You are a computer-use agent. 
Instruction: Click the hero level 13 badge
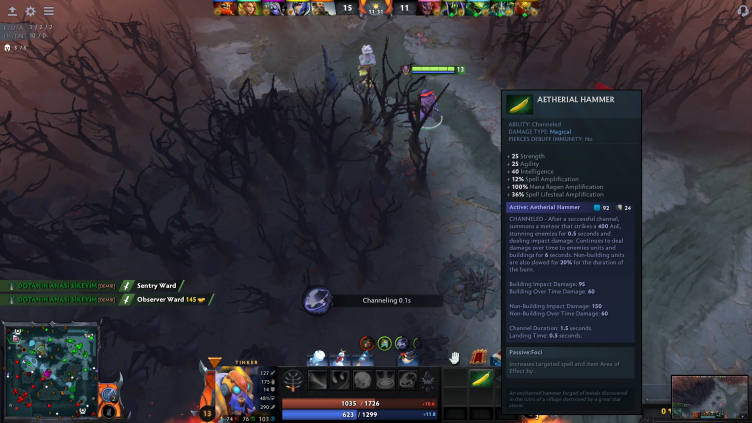tap(207, 412)
